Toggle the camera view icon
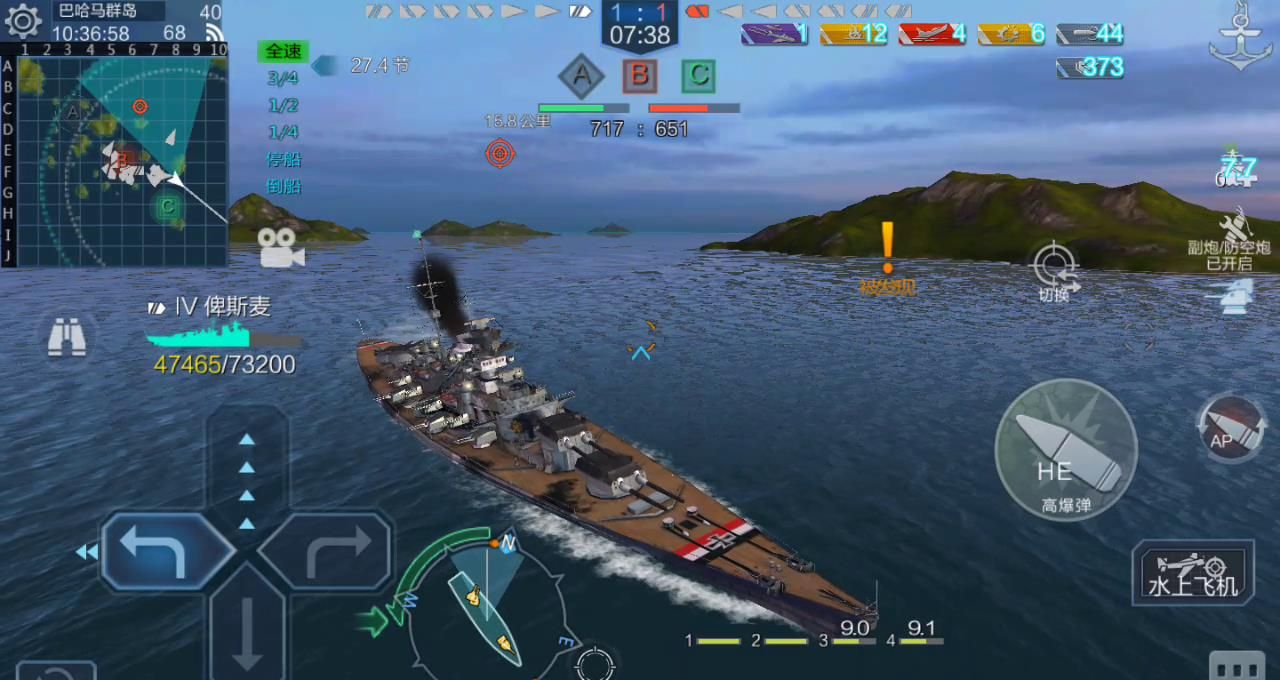The width and height of the screenshot is (1280, 680). (x=281, y=248)
